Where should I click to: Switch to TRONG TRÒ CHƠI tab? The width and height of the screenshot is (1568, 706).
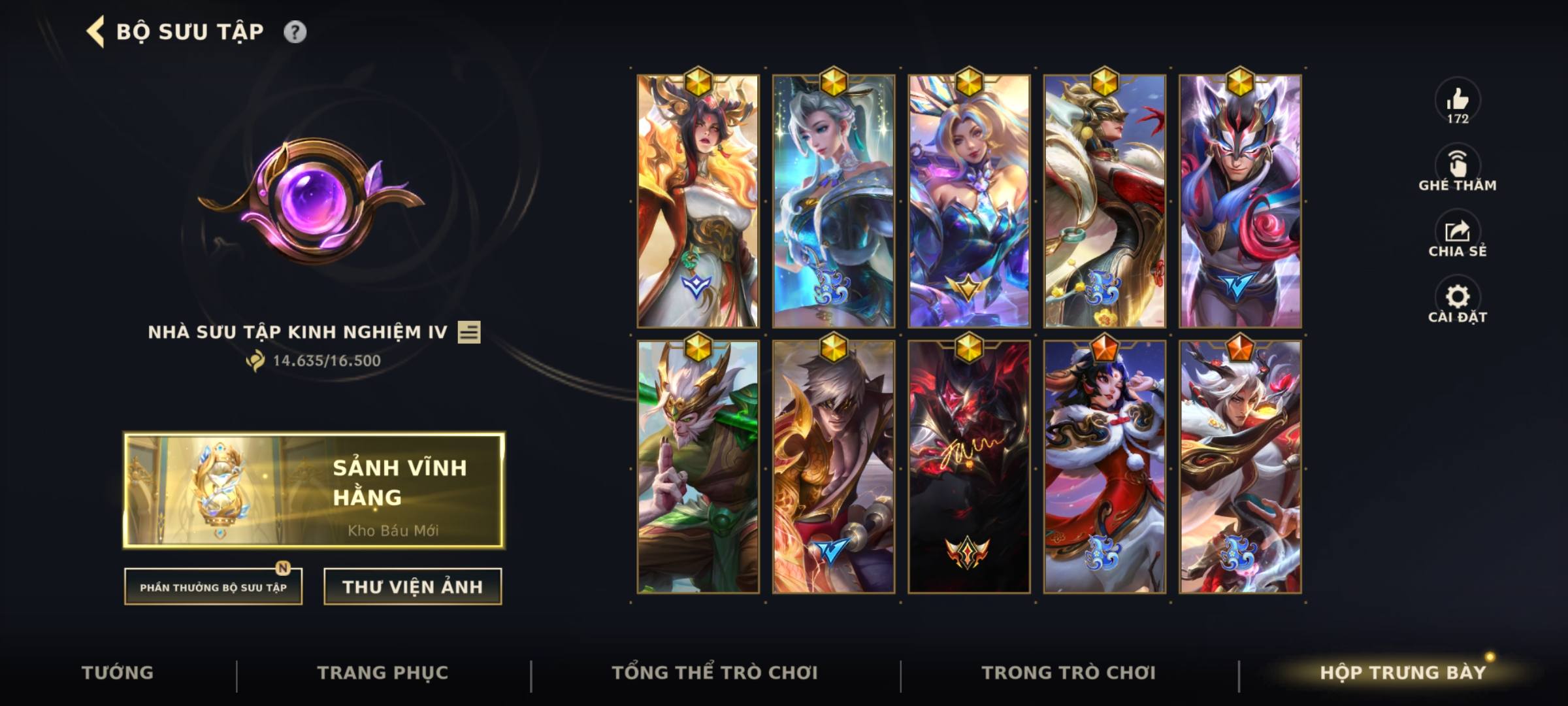click(1067, 672)
